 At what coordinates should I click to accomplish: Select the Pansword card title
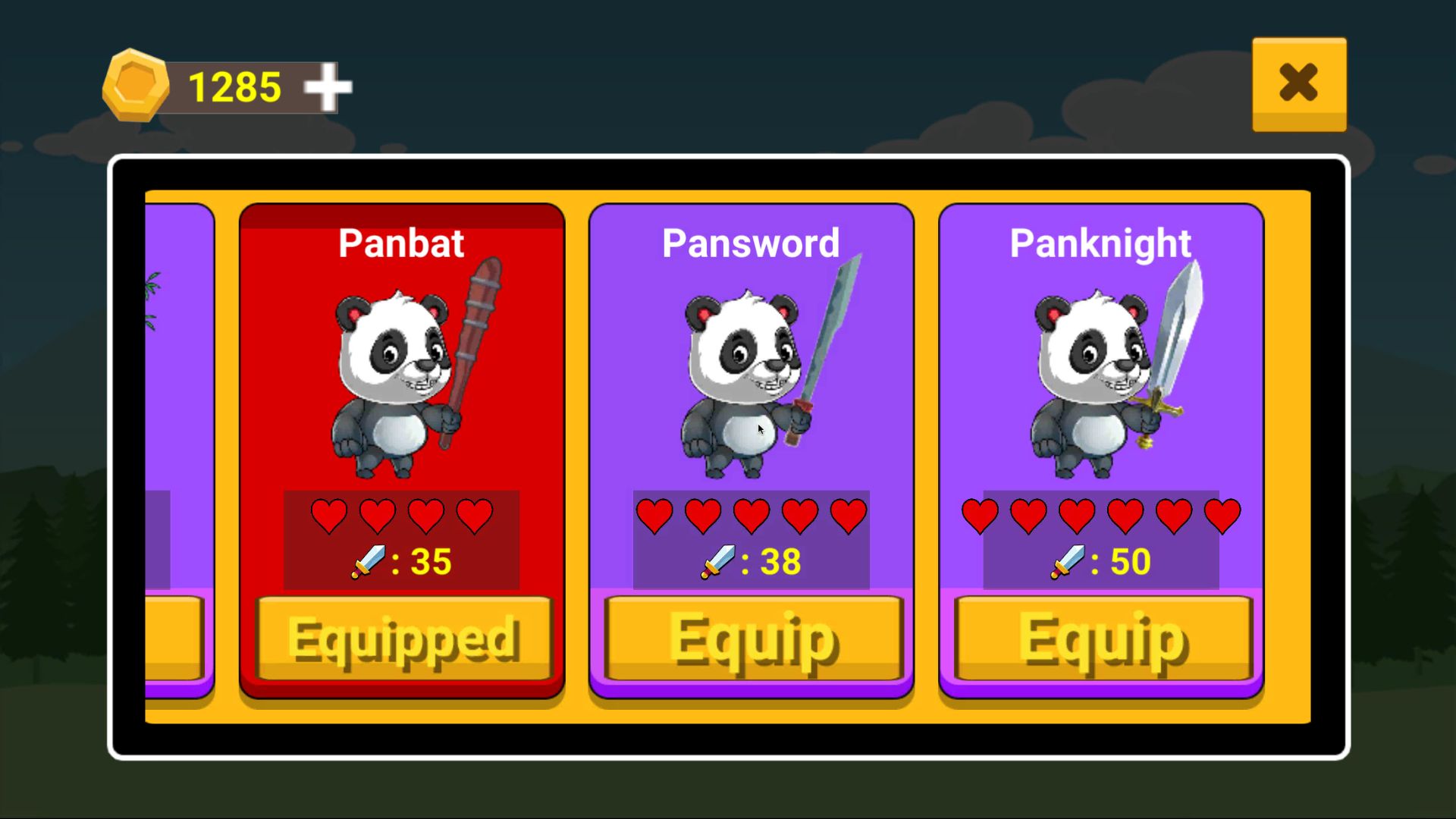tap(752, 243)
